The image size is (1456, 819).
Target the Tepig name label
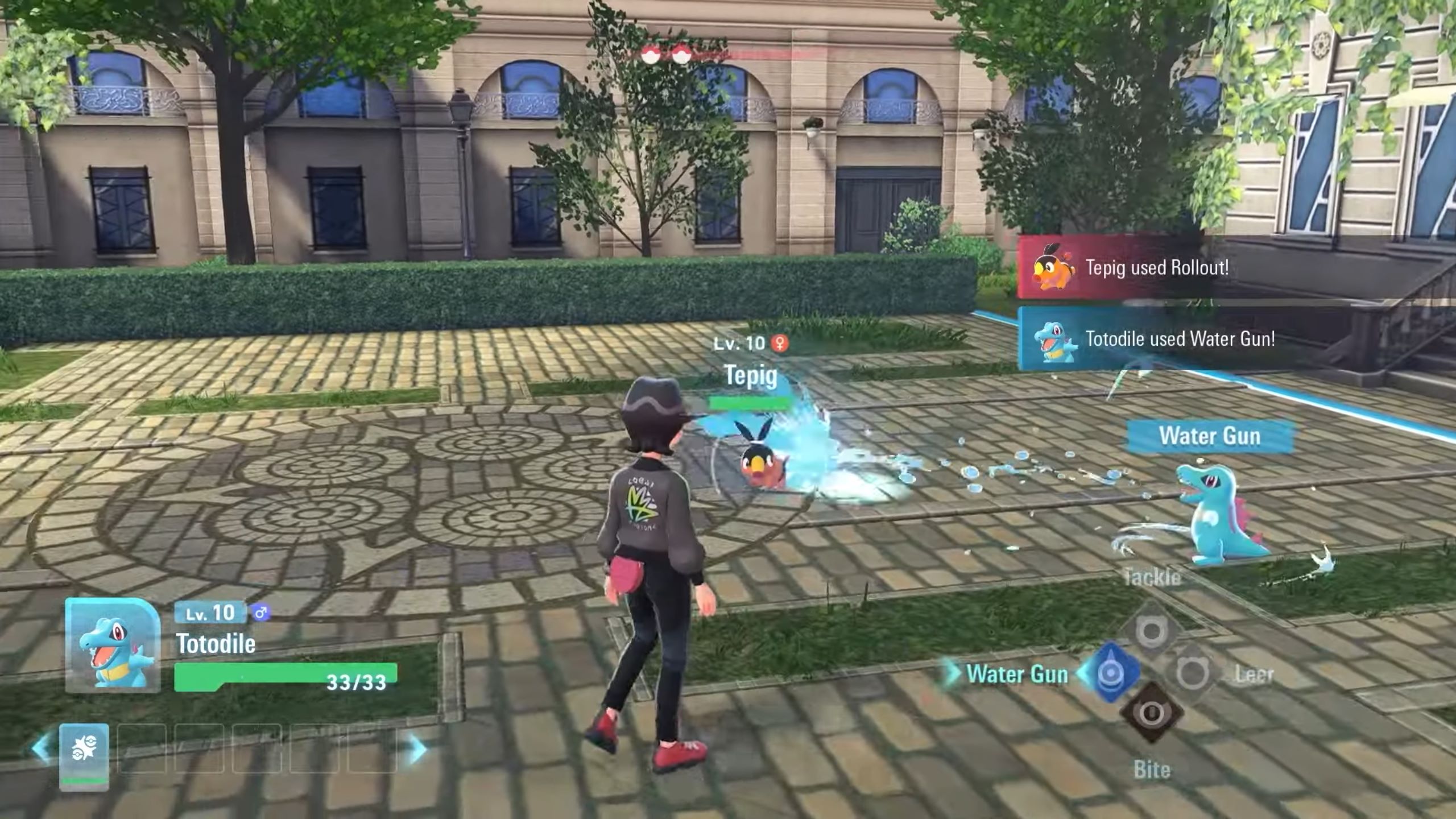[751, 376]
